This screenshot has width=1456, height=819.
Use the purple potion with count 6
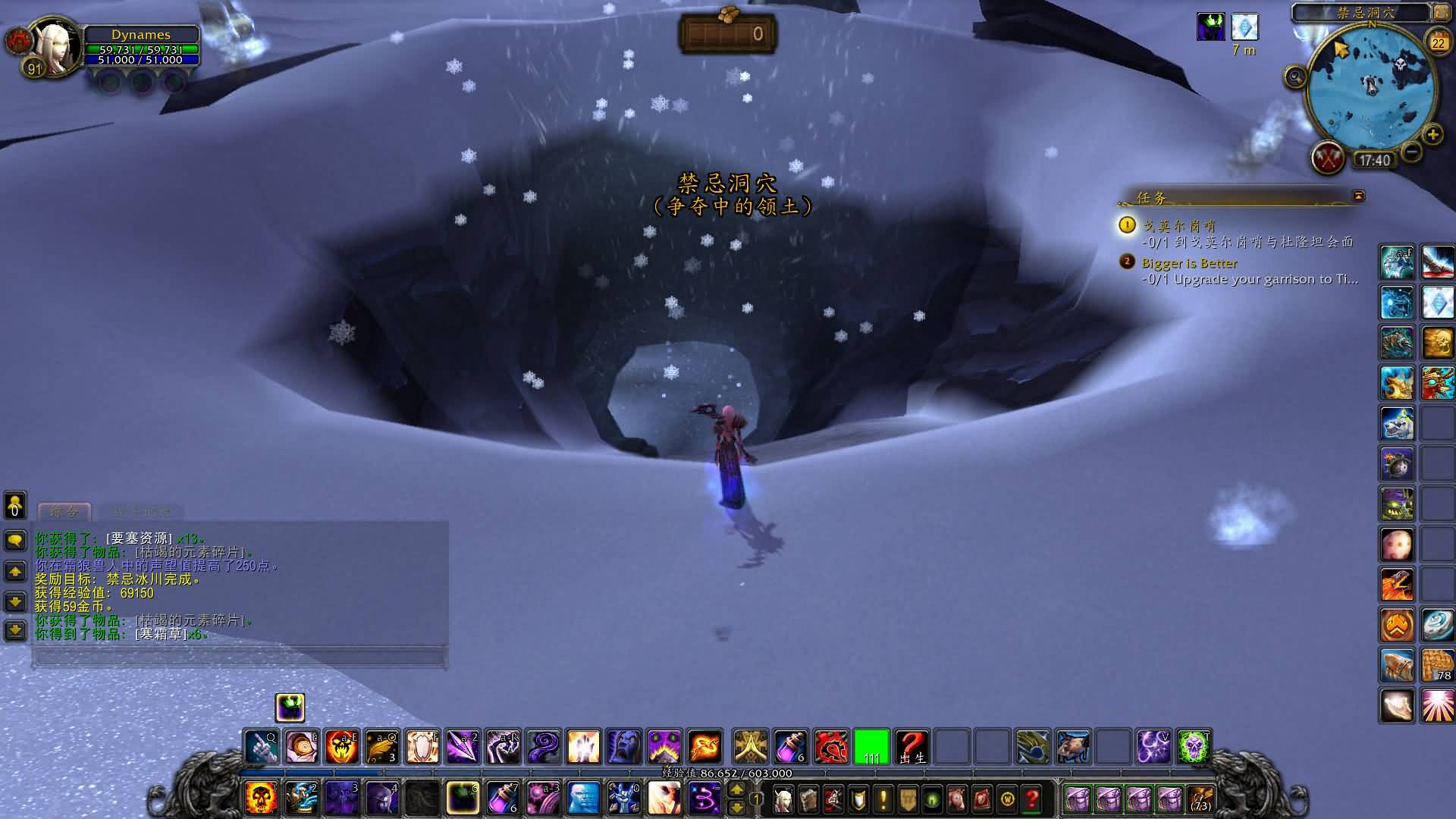791,747
